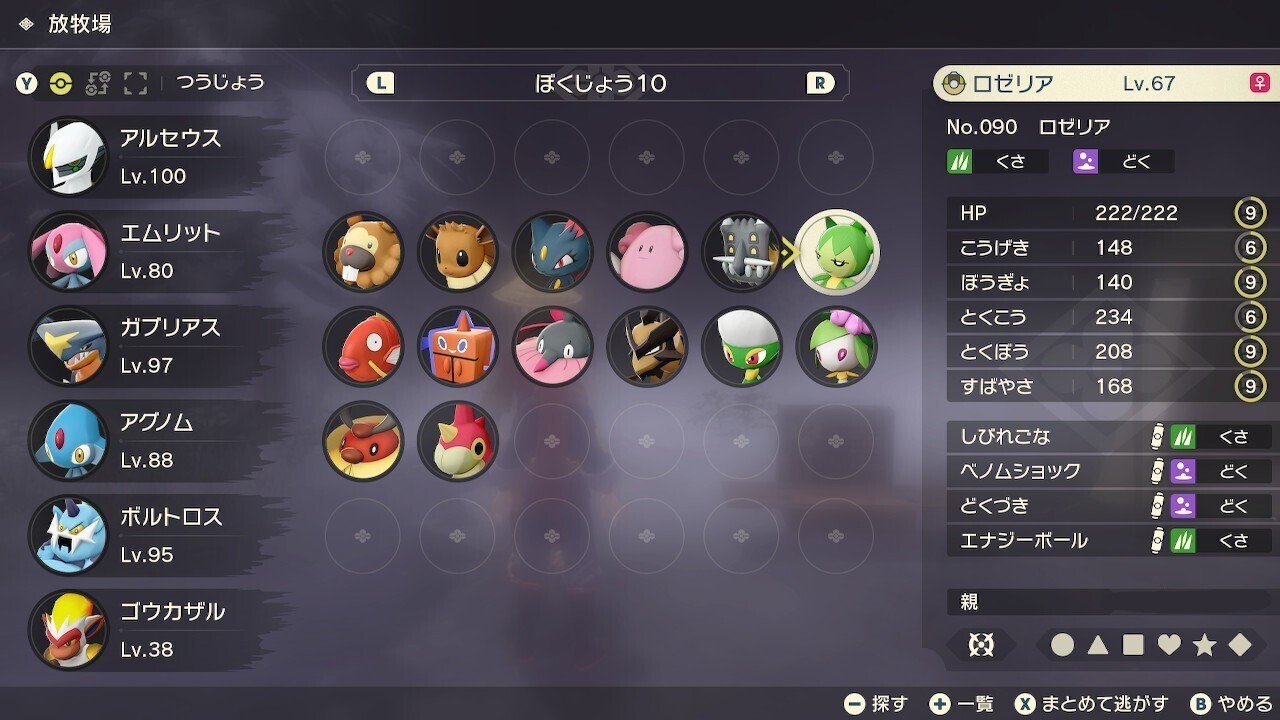Click R to switch to the next pasture
Viewport: 1280px width, 720px height.
tap(820, 84)
